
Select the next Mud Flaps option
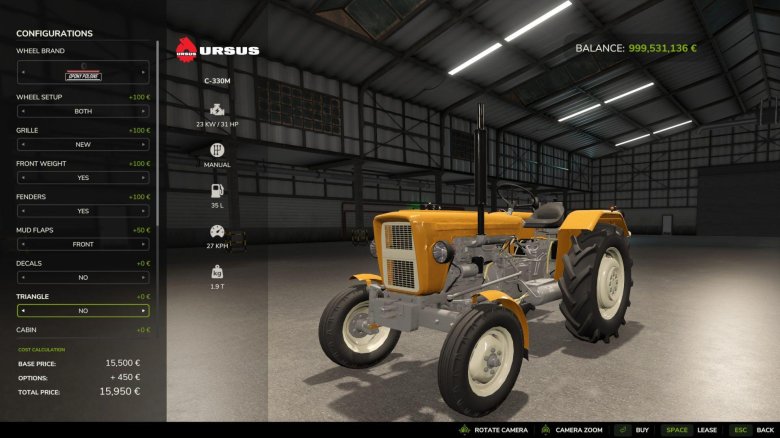(145, 244)
